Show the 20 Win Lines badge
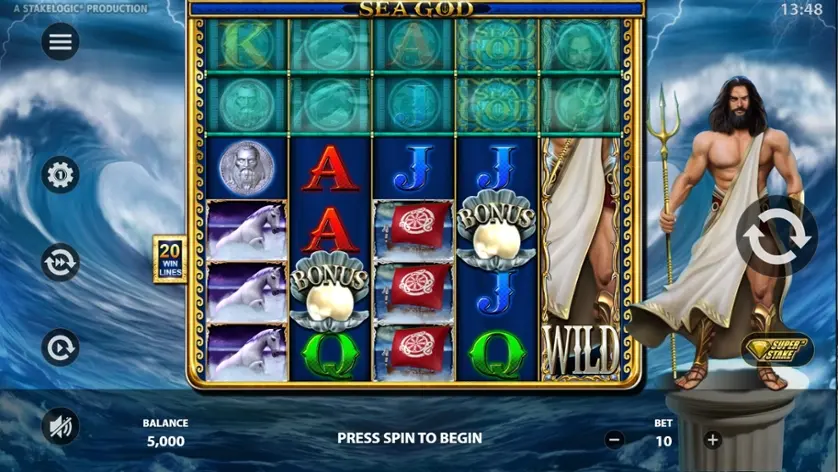Viewport: 838px width, 472px height. pos(169,259)
